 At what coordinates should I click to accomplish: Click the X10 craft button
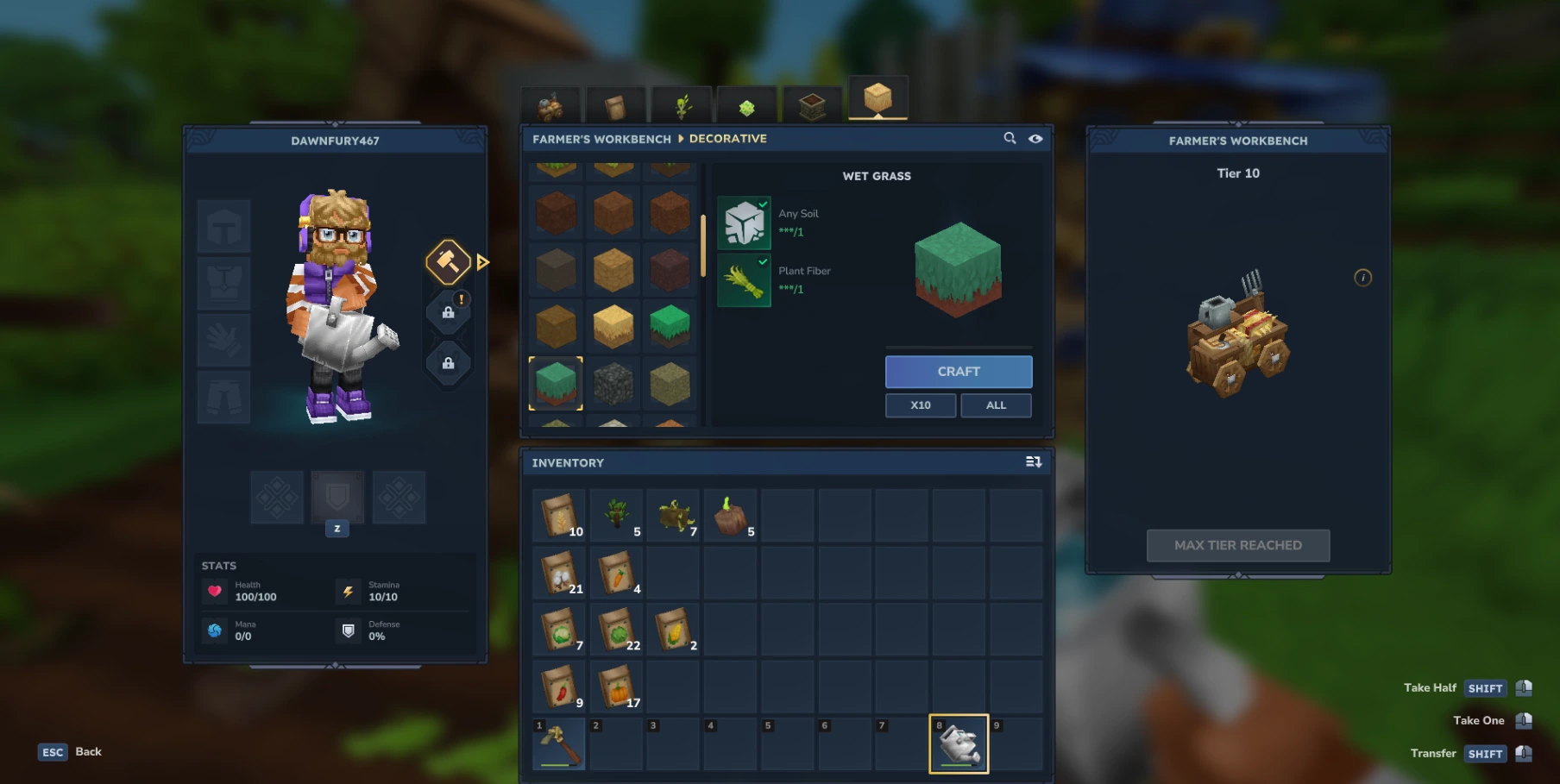[x=920, y=405]
